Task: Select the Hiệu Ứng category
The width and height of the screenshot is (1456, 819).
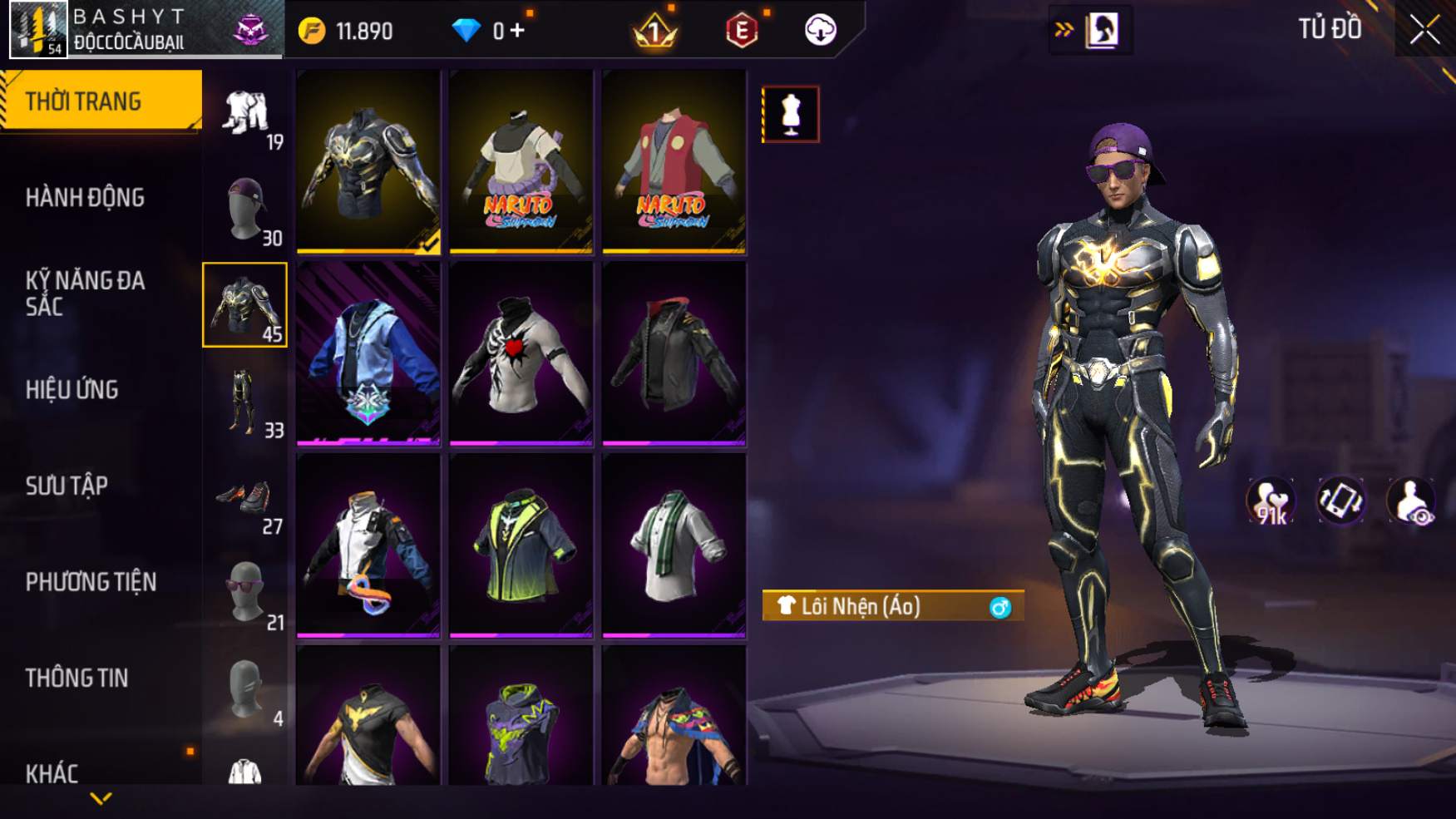Action: [x=72, y=390]
